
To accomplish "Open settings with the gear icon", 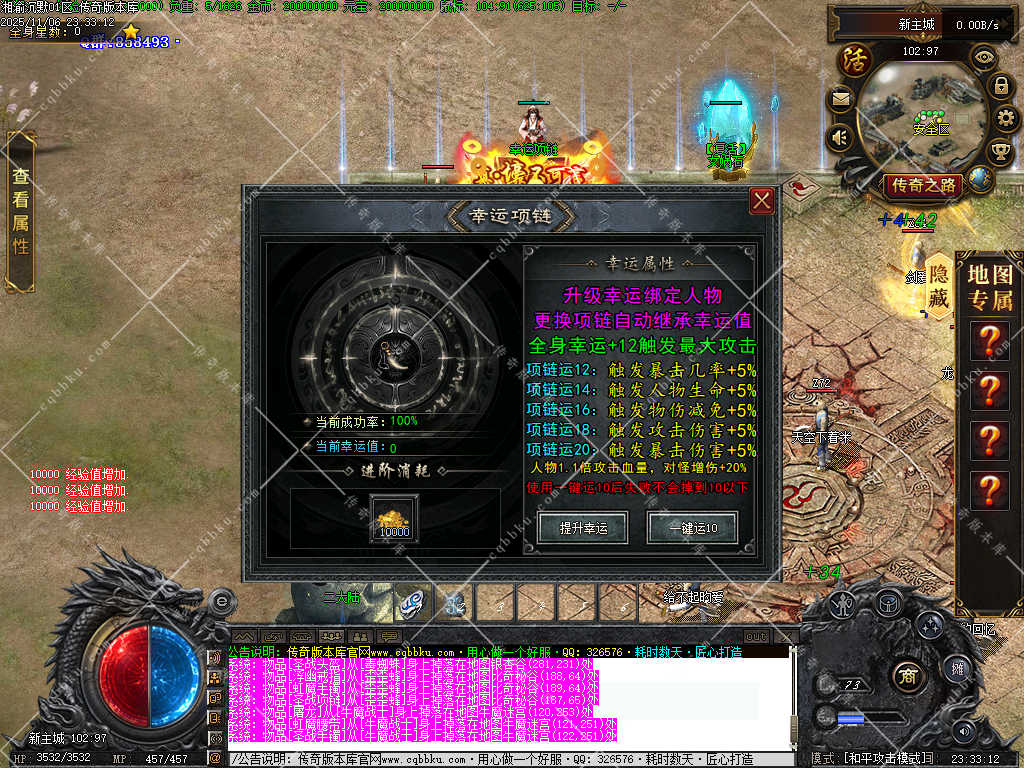I will point(1007,119).
